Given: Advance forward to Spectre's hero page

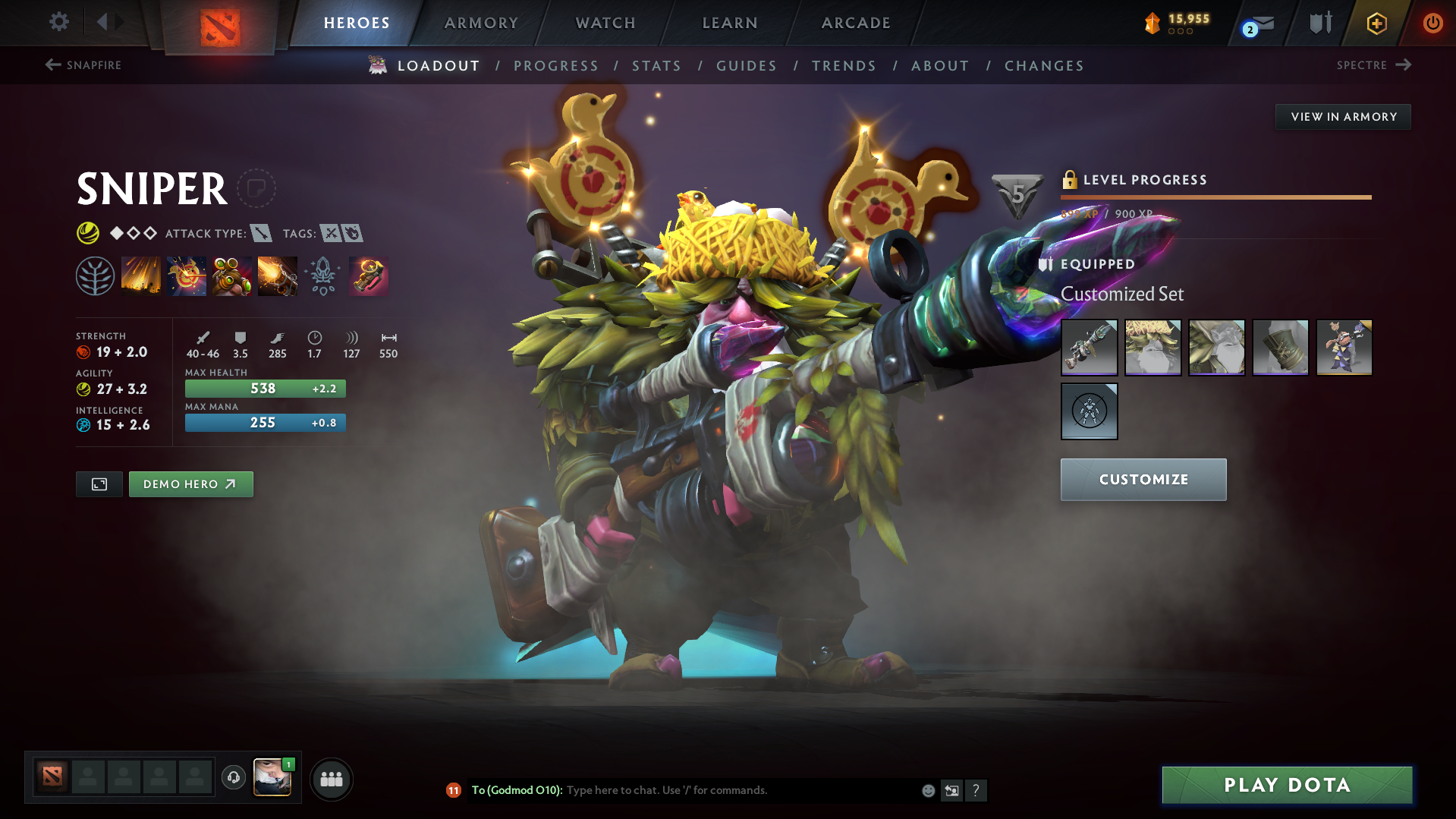Looking at the screenshot, I should [1374, 65].
